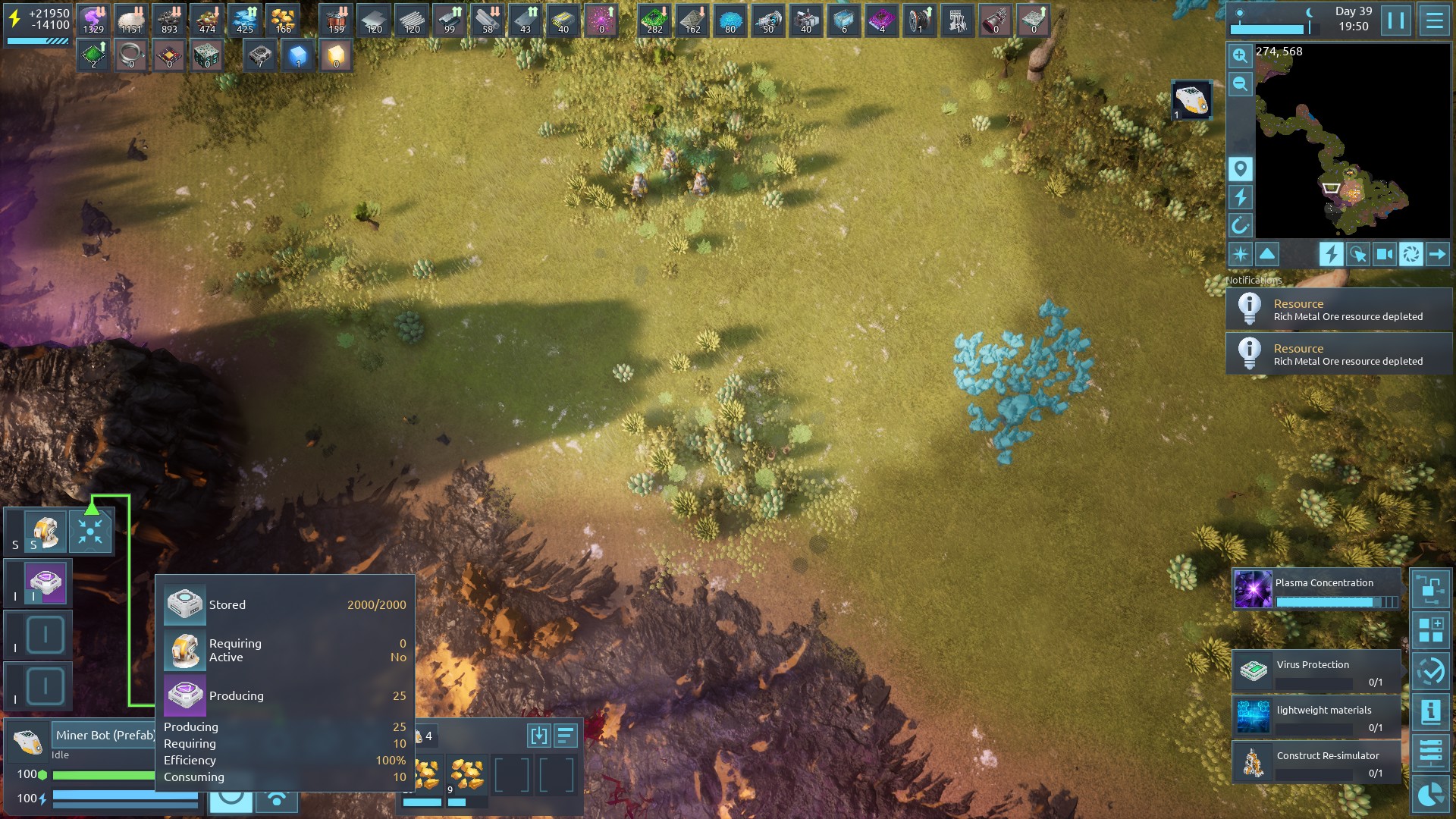Open the info book codex button
This screenshot has width=1456, height=819.
tap(1430, 711)
